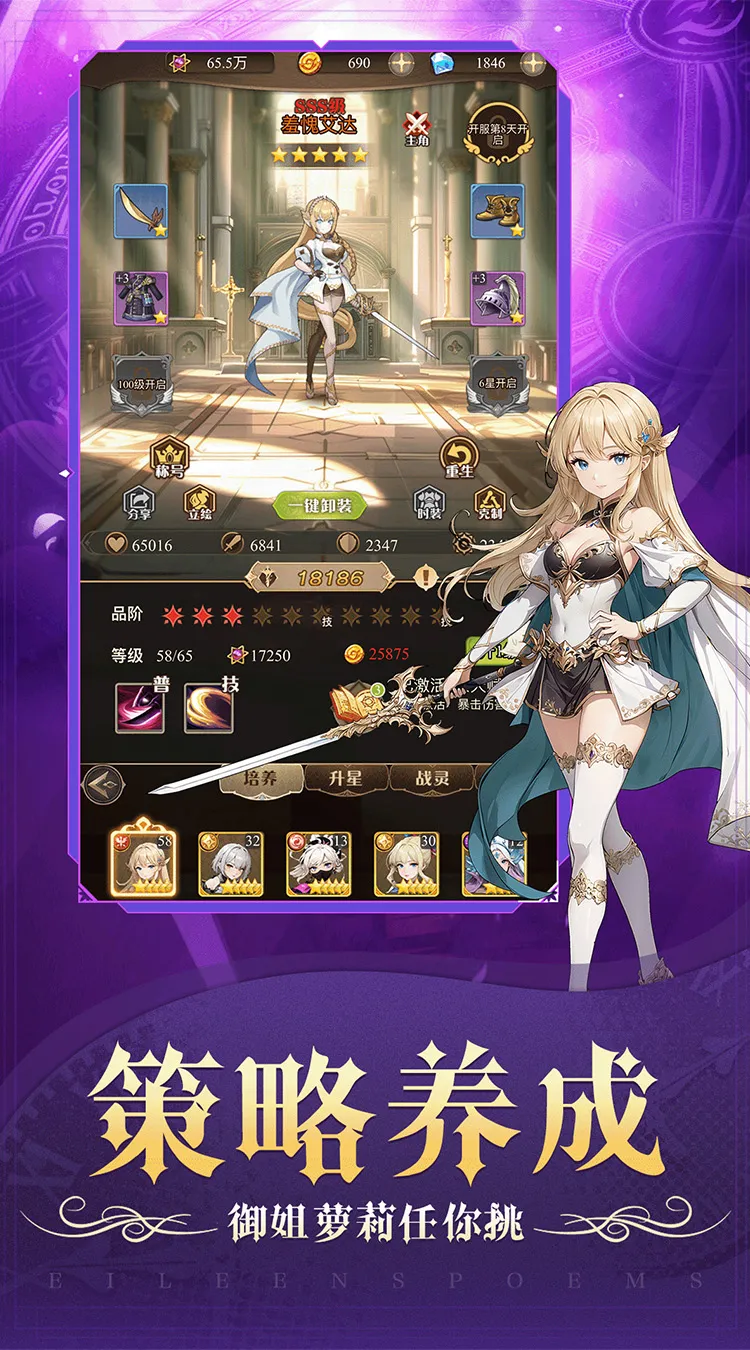Click the back arrow button

point(103,785)
